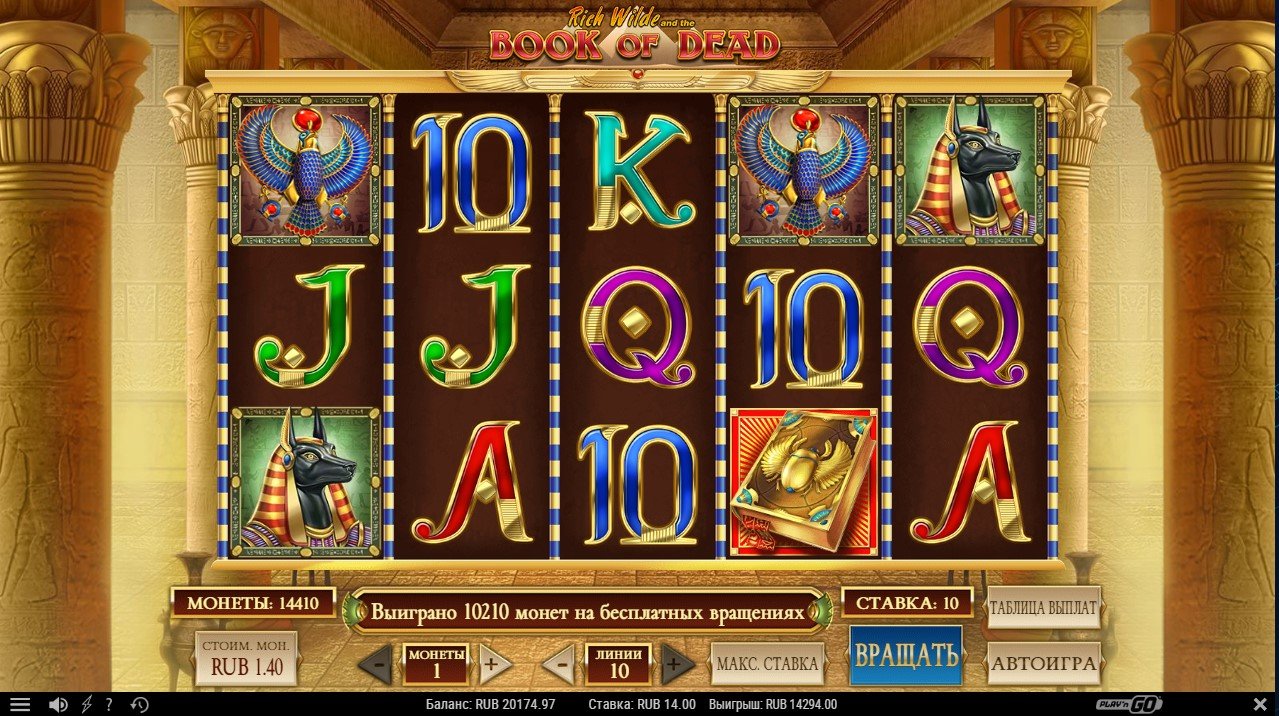1279x716 pixels.
Task: Open the question mark help
Action: (109, 705)
